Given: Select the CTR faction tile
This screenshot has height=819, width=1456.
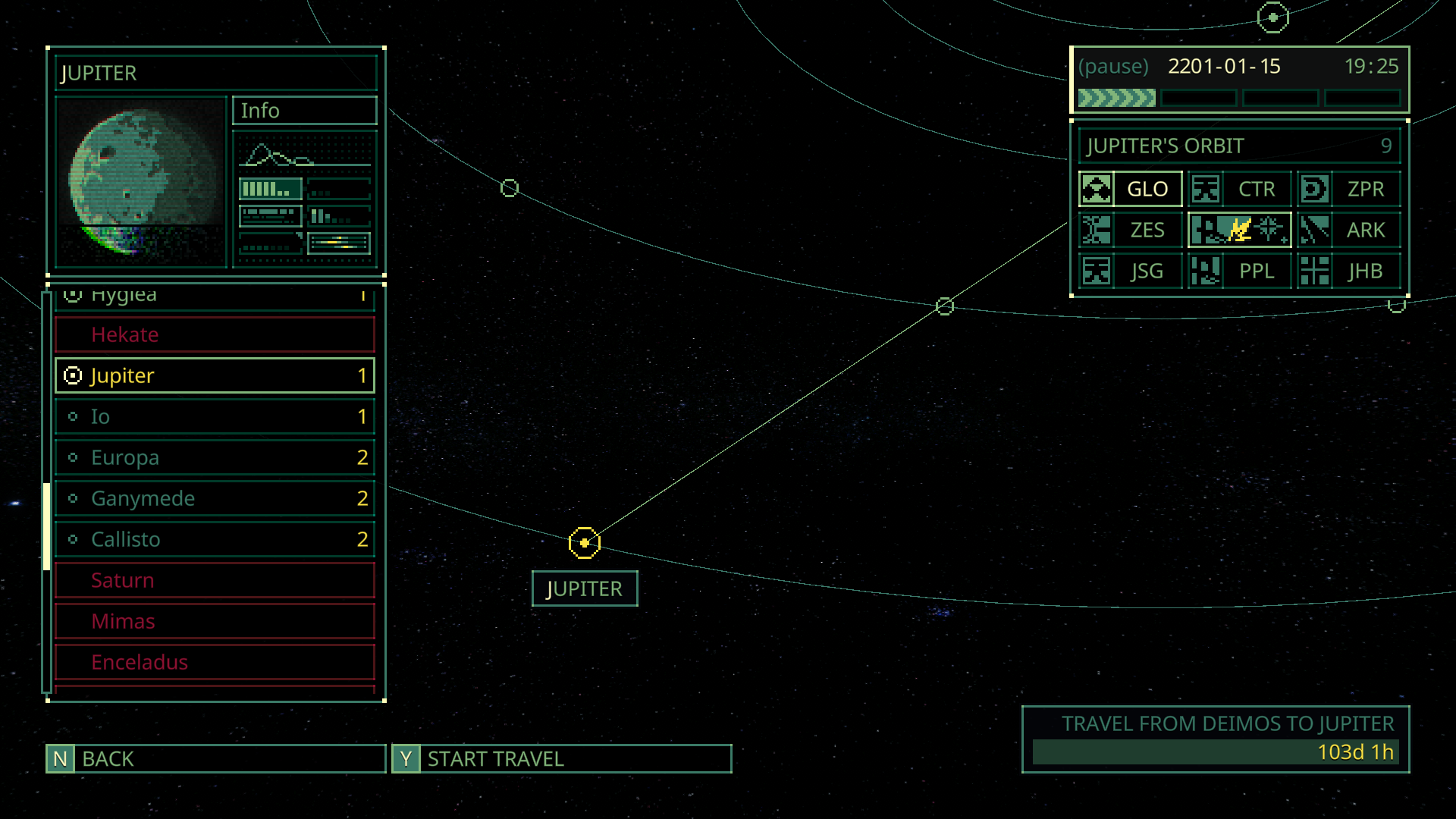Looking at the screenshot, I should pos(1239,190).
